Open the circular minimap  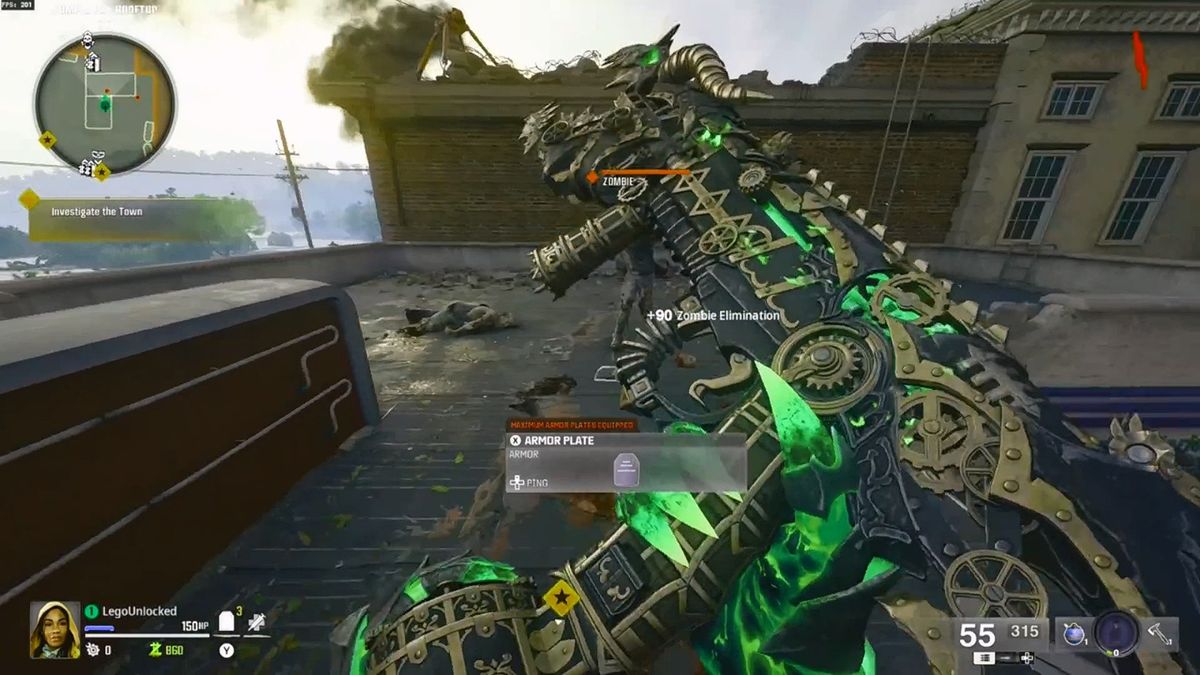[x=105, y=104]
